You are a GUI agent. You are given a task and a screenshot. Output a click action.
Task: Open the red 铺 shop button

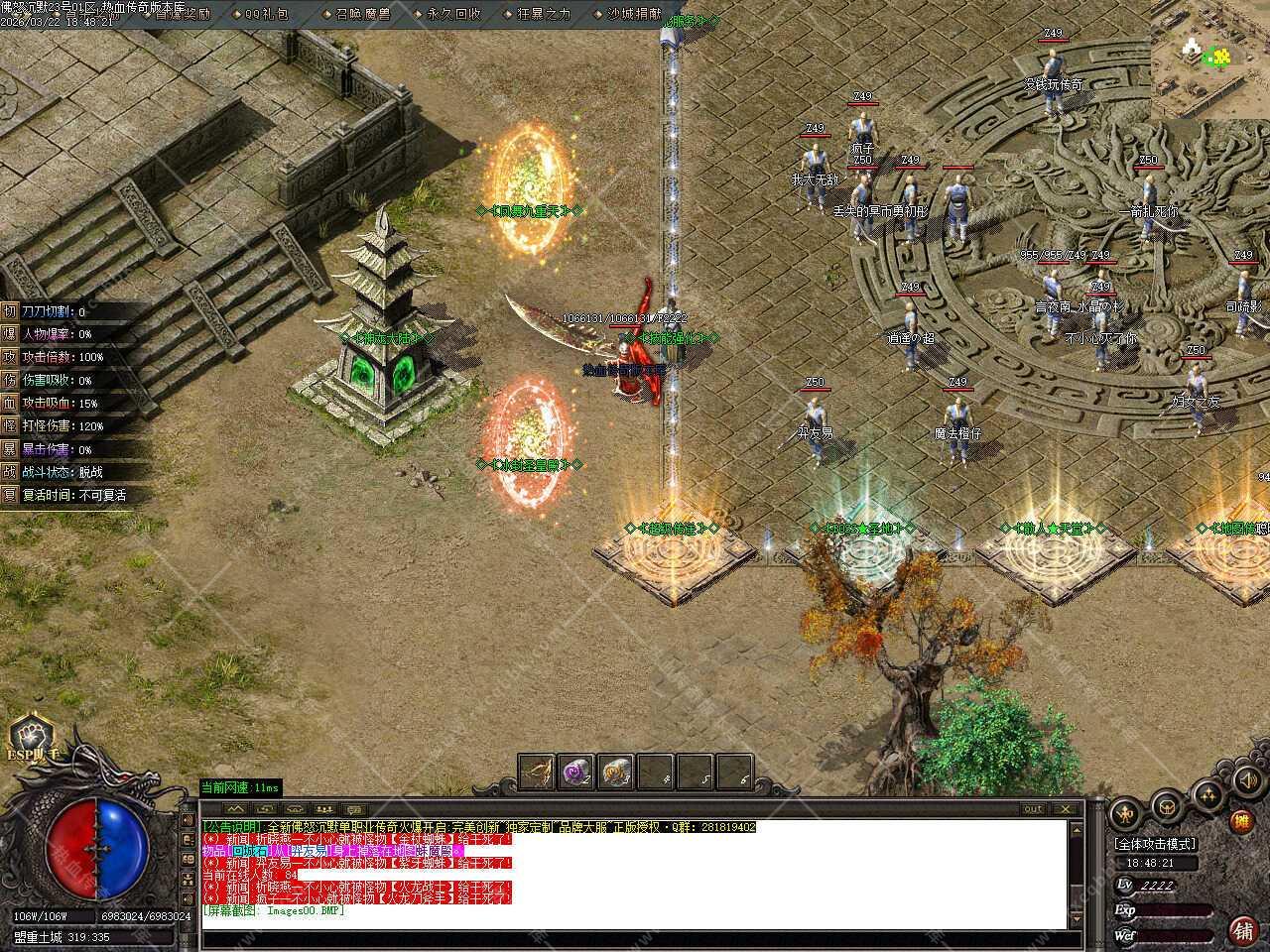pyautogui.click(x=1242, y=929)
